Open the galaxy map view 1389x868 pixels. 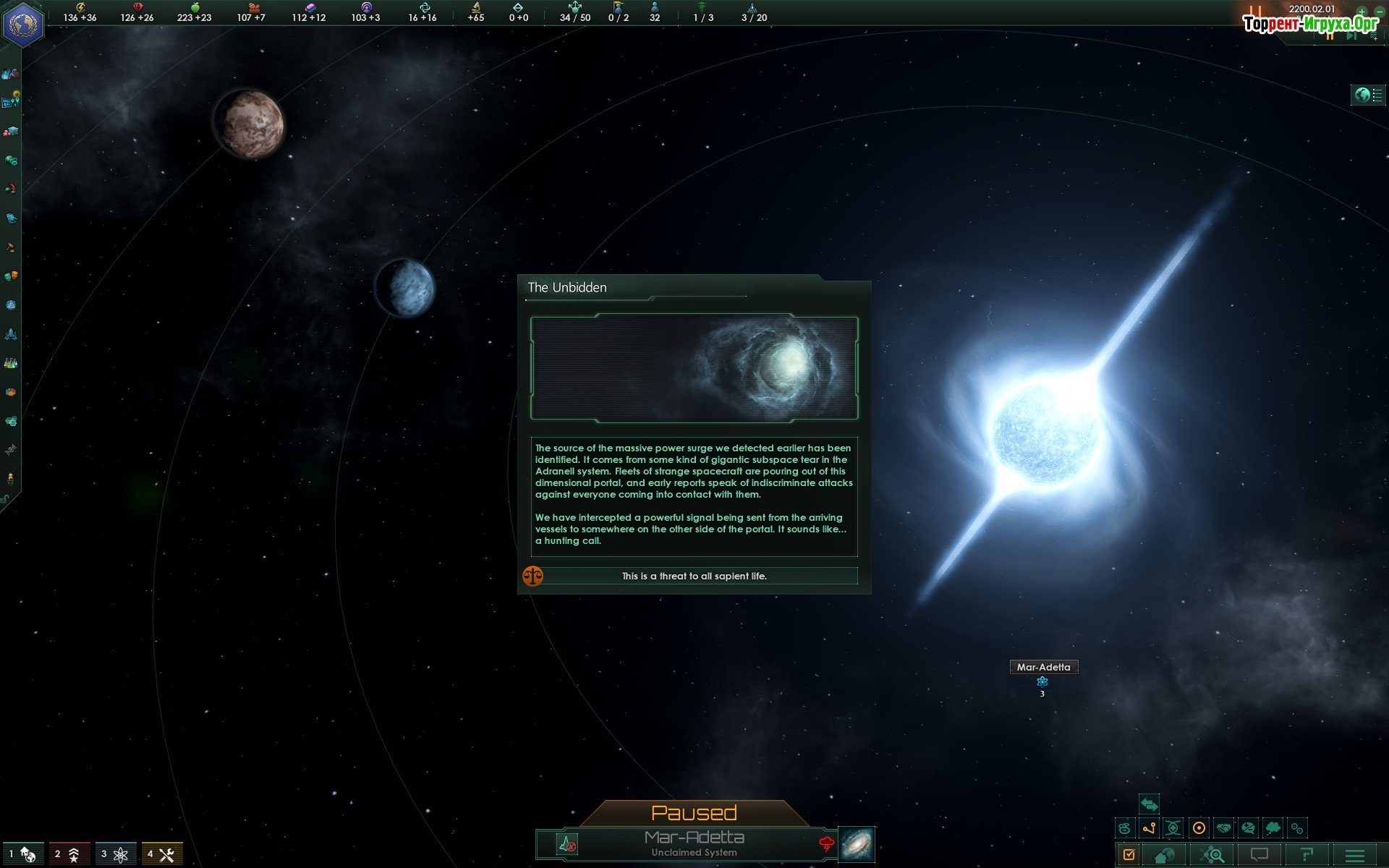857,844
